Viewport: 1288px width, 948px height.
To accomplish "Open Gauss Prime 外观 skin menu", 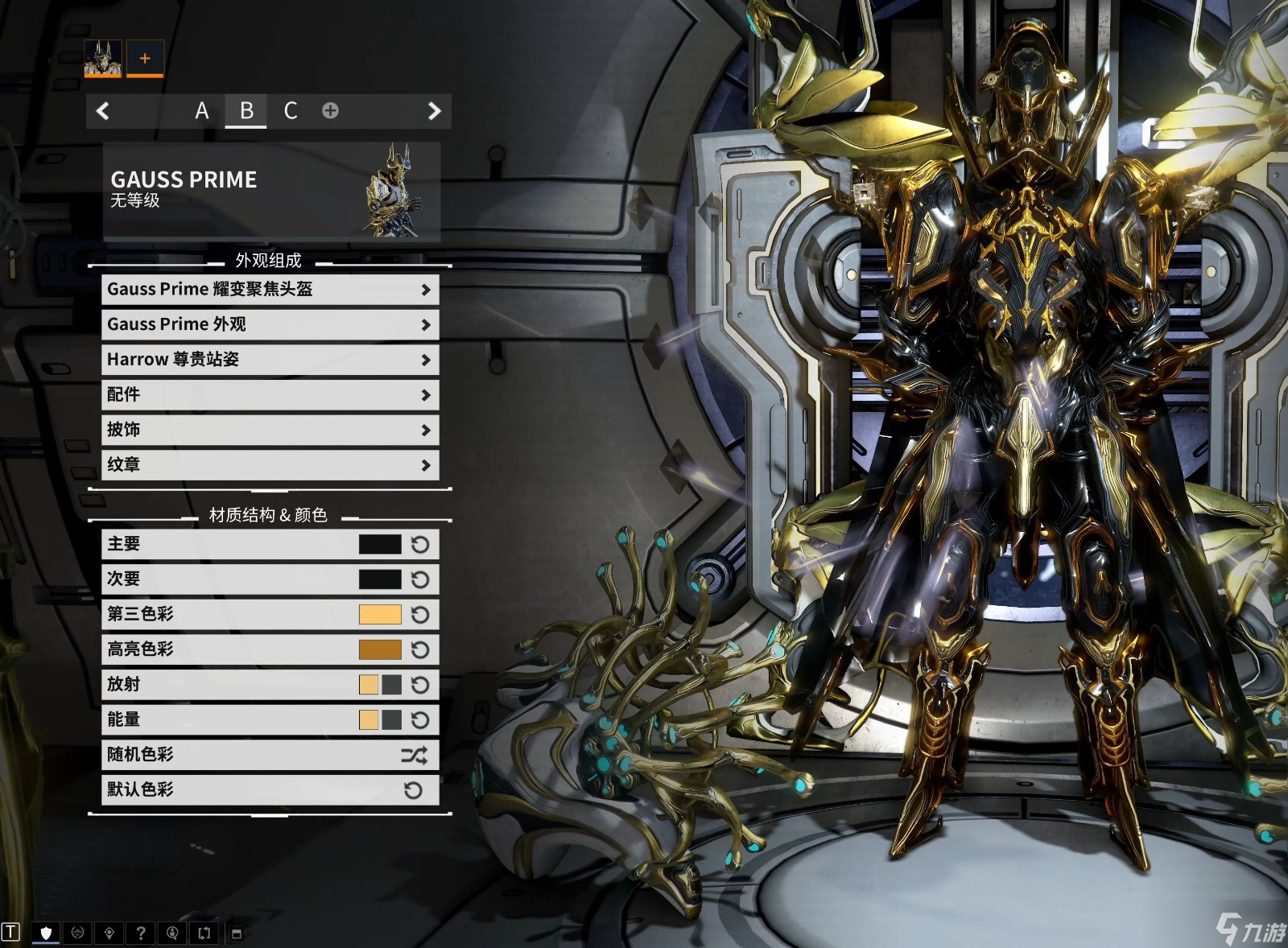I will pyautogui.click(x=270, y=324).
